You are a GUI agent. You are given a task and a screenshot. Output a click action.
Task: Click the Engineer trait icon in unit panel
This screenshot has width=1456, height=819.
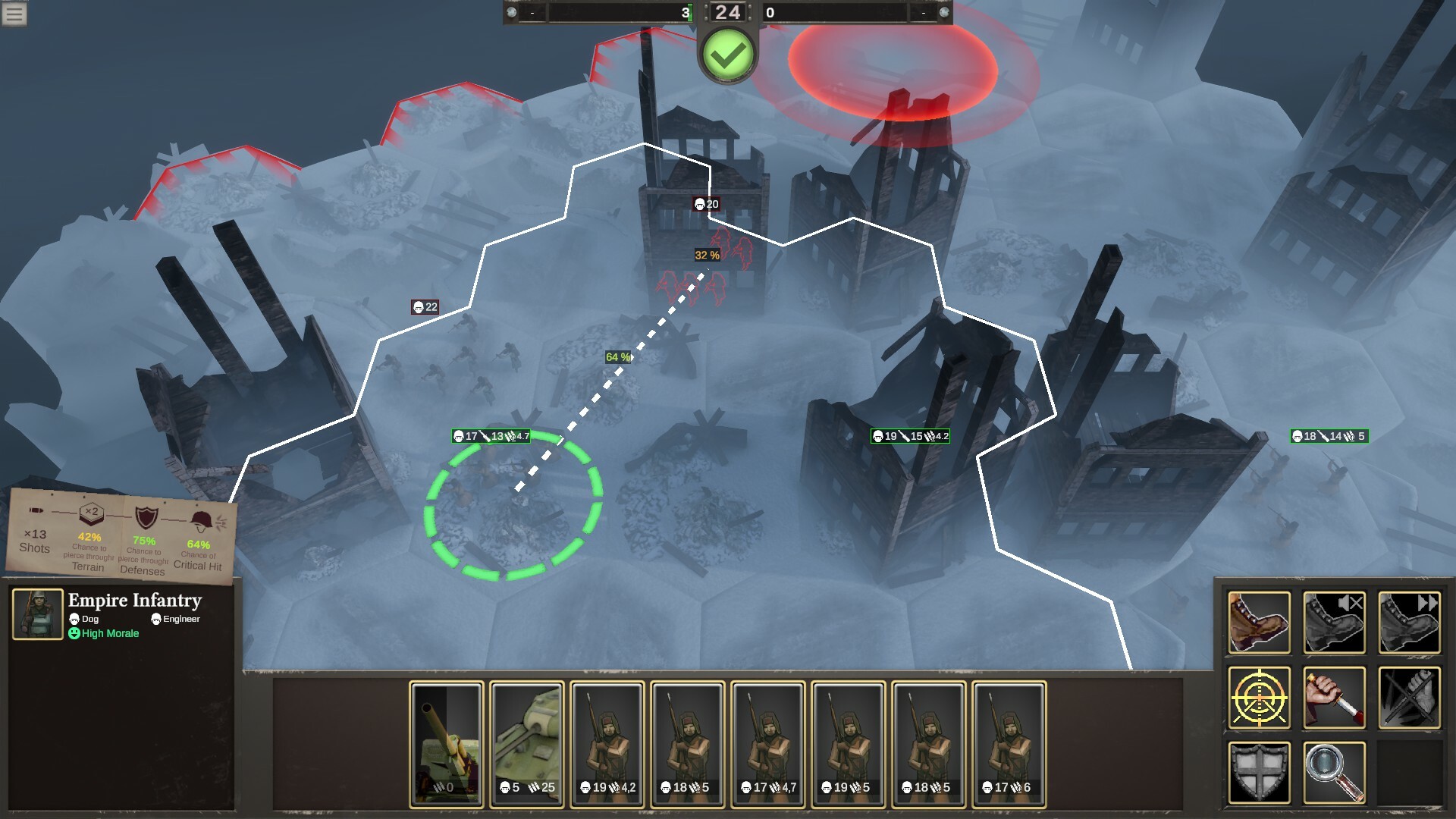[156, 619]
